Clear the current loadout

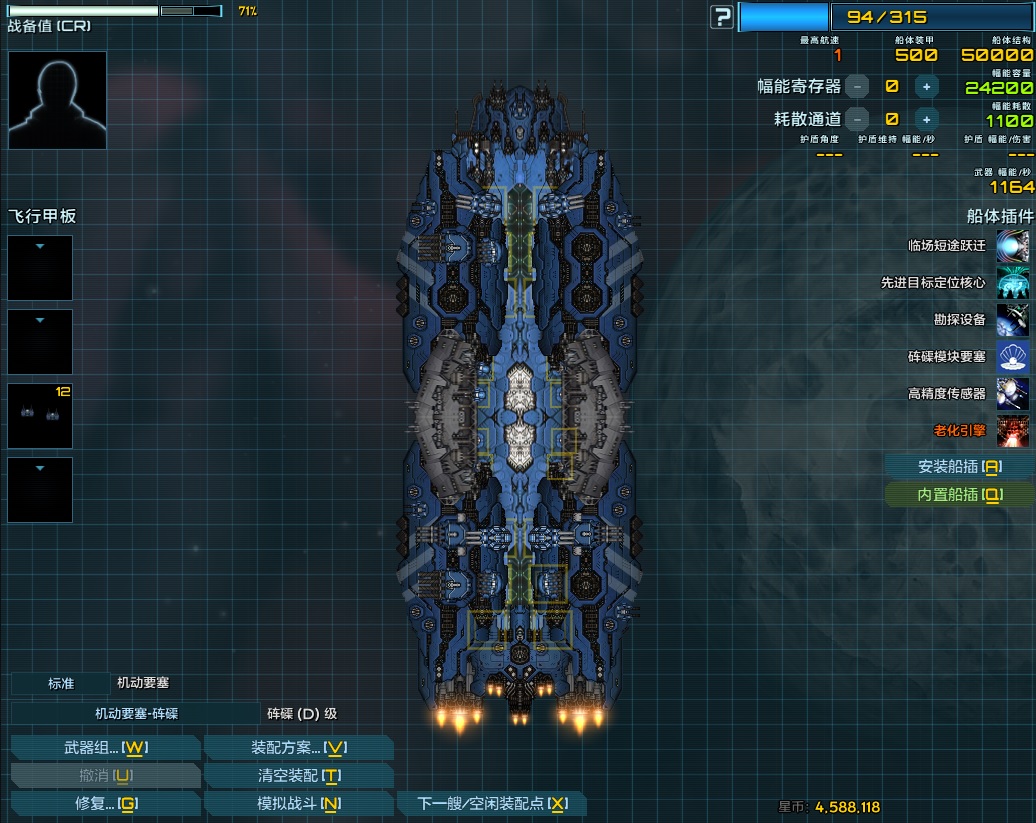[x=298, y=776]
